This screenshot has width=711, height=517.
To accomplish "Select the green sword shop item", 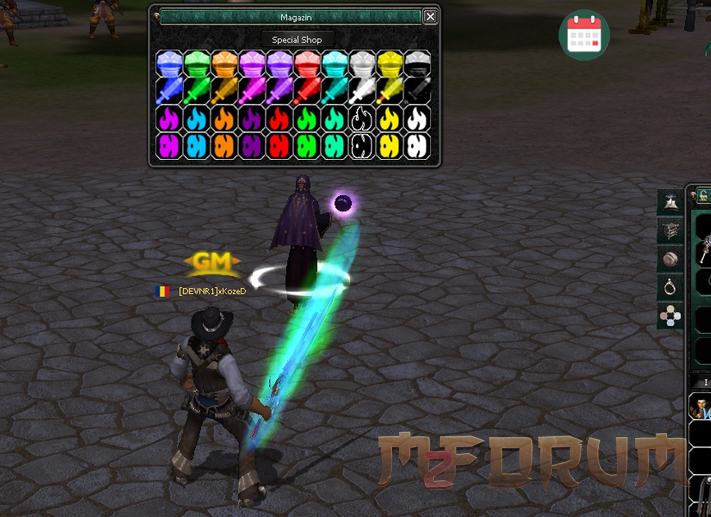I will (x=197, y=92).
